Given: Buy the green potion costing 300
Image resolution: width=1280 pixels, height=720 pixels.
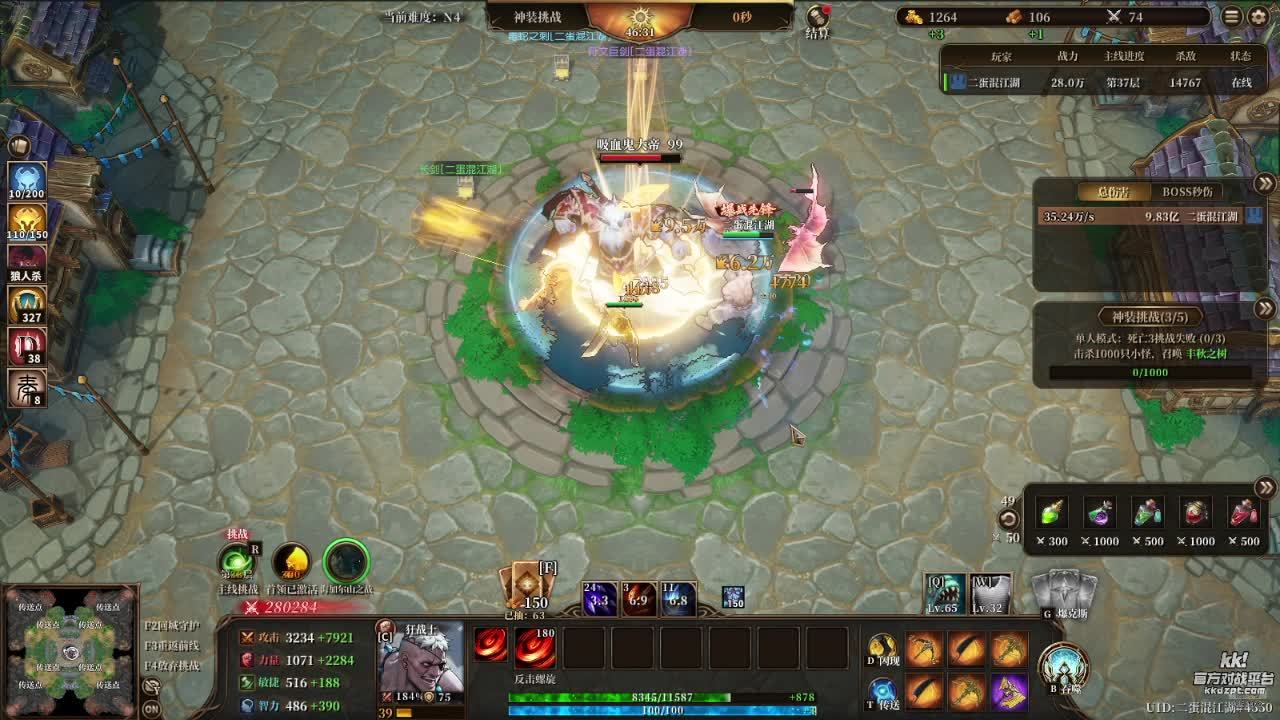Looking at the screenshot, I should [1051, 513].
